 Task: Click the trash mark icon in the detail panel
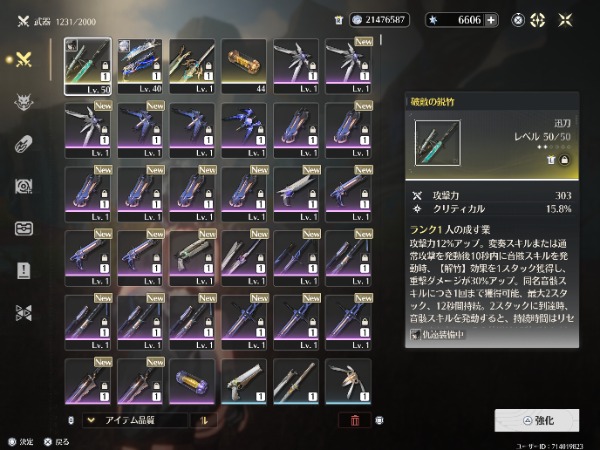[551, 159]
